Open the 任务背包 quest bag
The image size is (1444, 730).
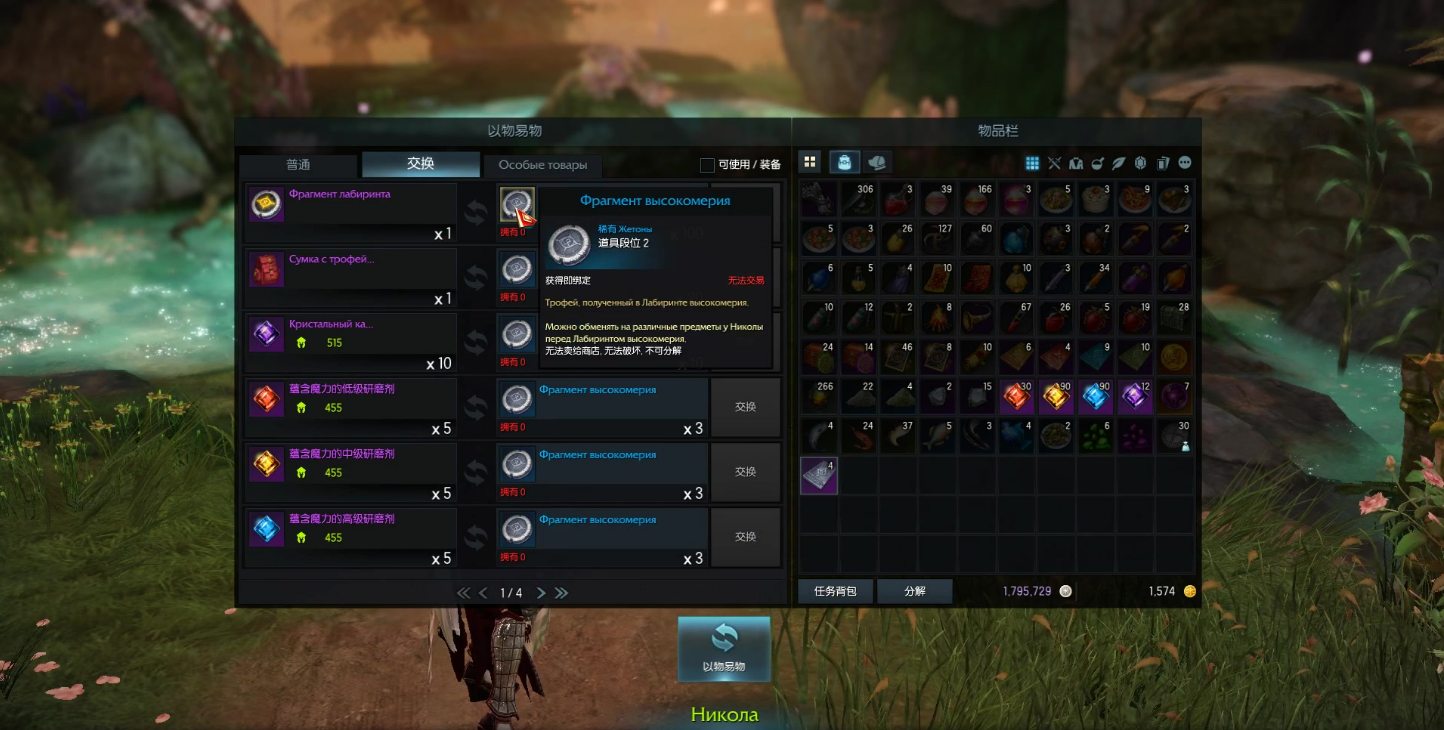tap(835, 591)
